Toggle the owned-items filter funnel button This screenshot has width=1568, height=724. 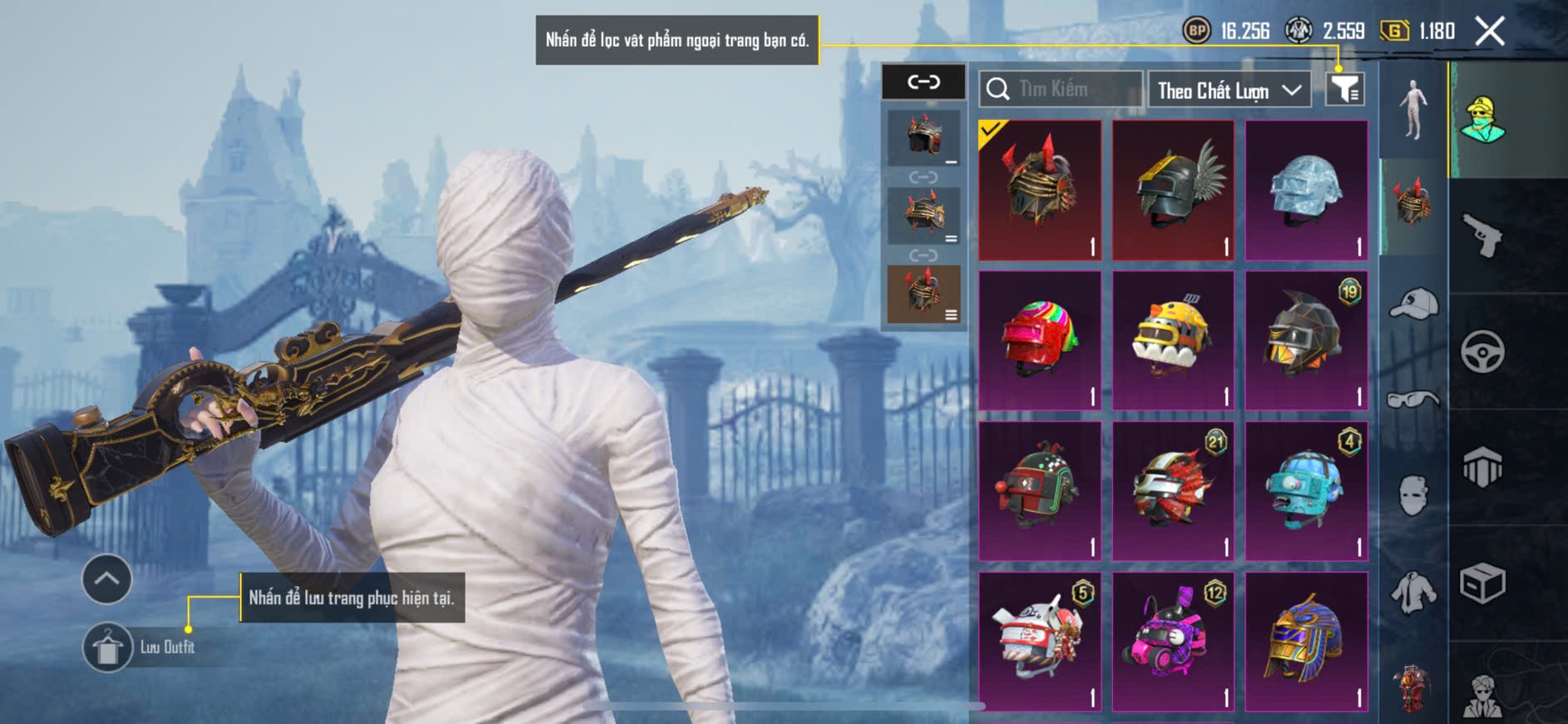pyautogui.click(x=1344, y=88)
